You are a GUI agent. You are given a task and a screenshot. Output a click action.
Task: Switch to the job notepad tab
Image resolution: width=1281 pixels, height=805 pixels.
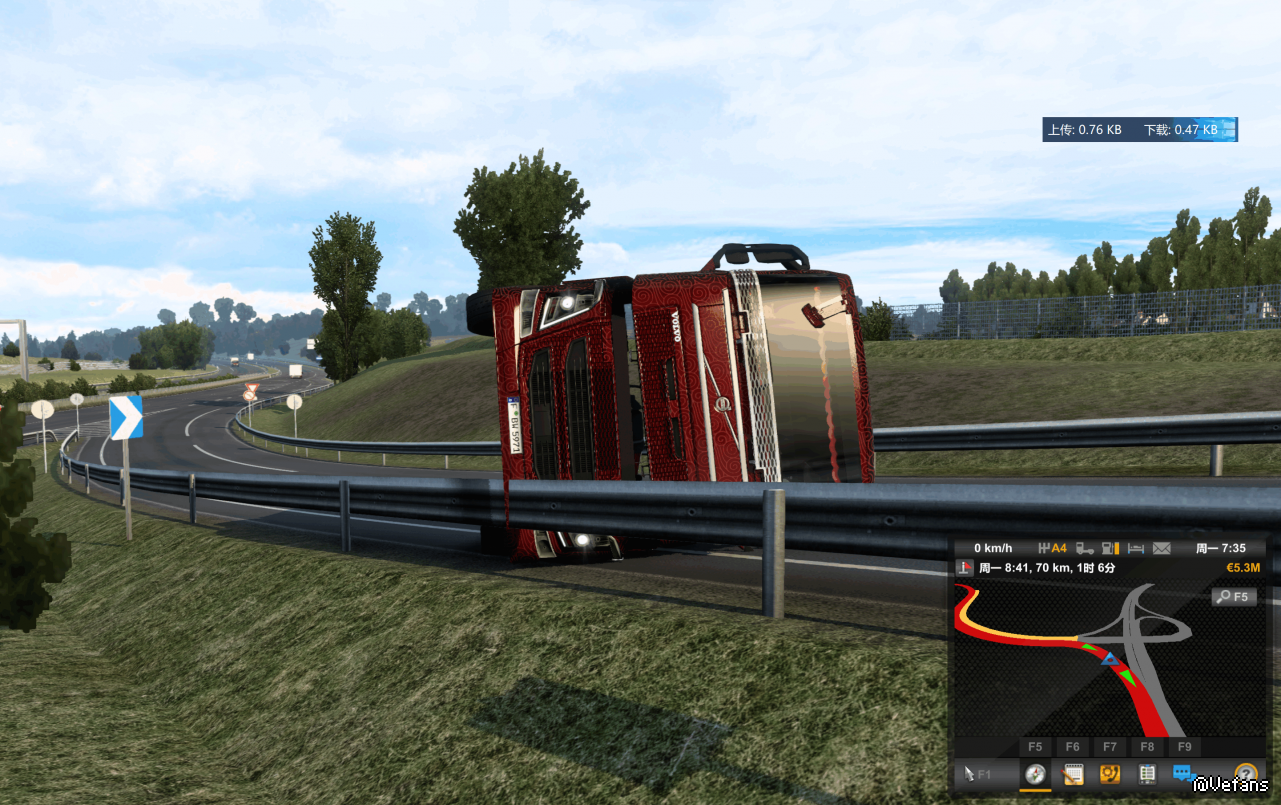1073,773
